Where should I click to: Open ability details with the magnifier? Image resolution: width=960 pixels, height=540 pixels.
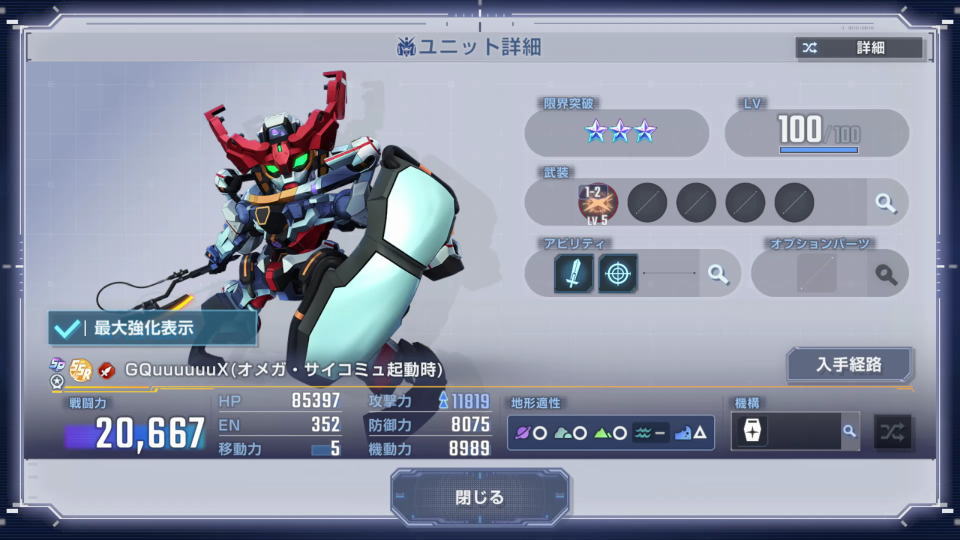pyautogui.click(x=718, y=274)
